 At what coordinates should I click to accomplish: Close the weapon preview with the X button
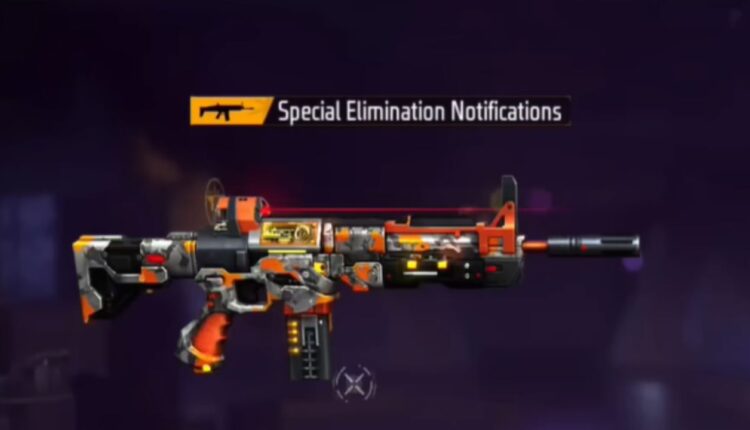point(354,382)
